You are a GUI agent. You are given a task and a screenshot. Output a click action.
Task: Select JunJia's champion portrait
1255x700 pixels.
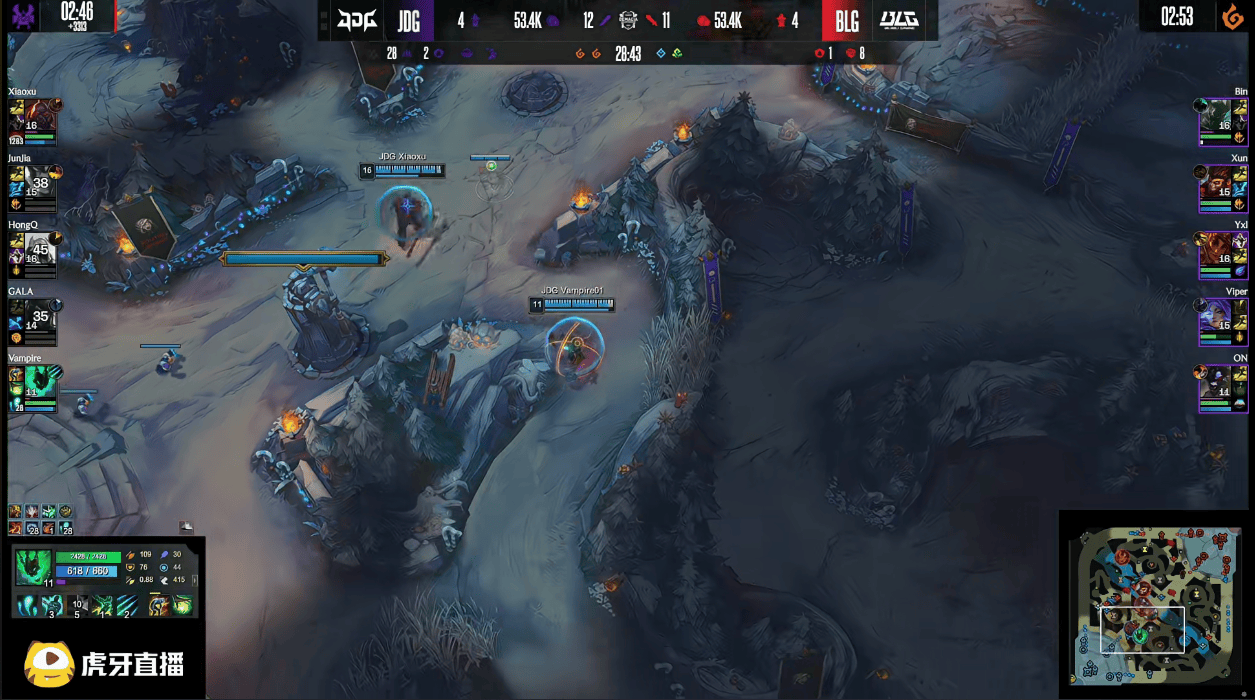pyautogui.click(x=22, y=180)
